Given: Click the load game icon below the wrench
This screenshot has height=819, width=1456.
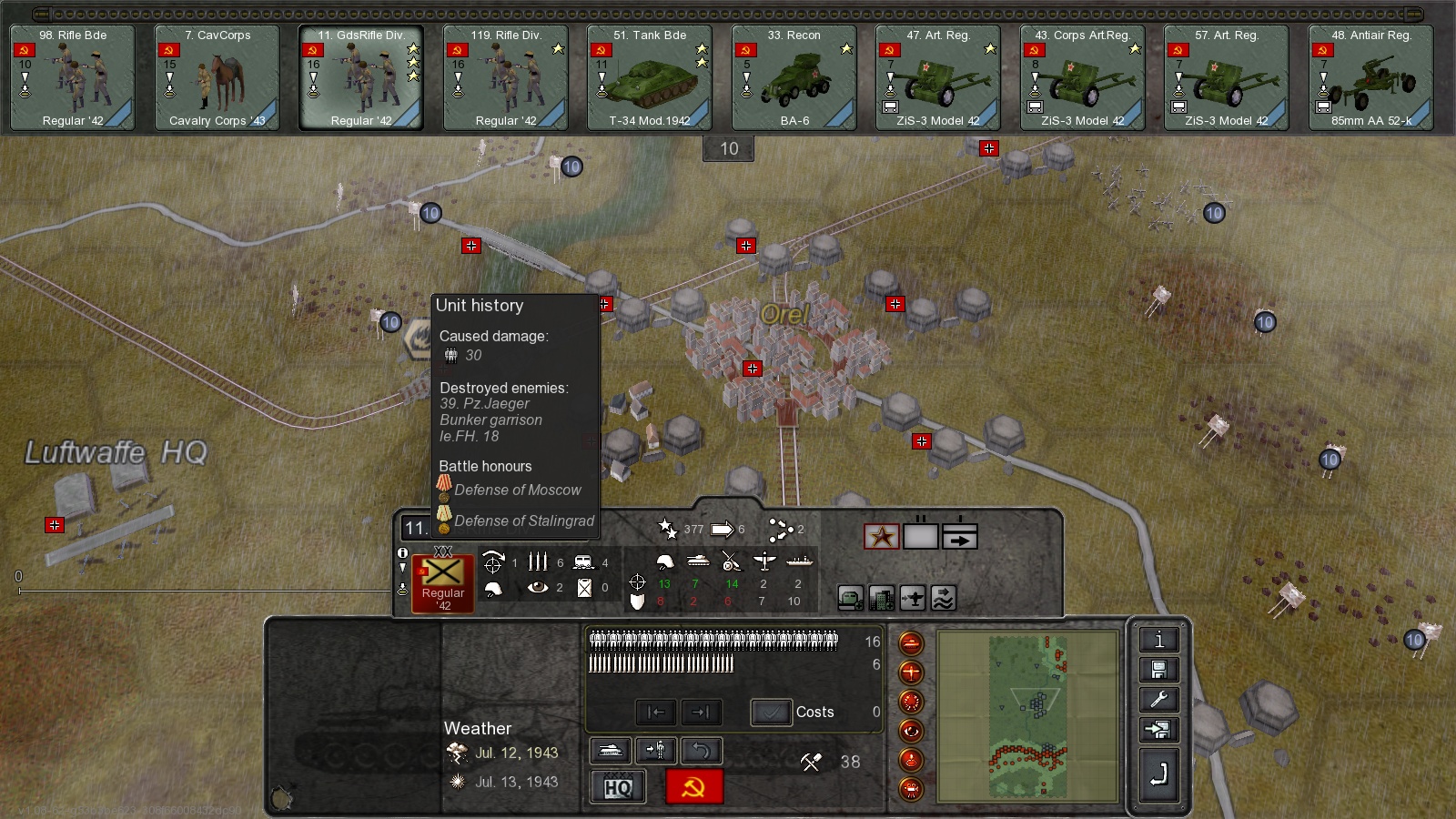Looking at the screenshot, I should pyautogui.click(x=1158, y=730).
